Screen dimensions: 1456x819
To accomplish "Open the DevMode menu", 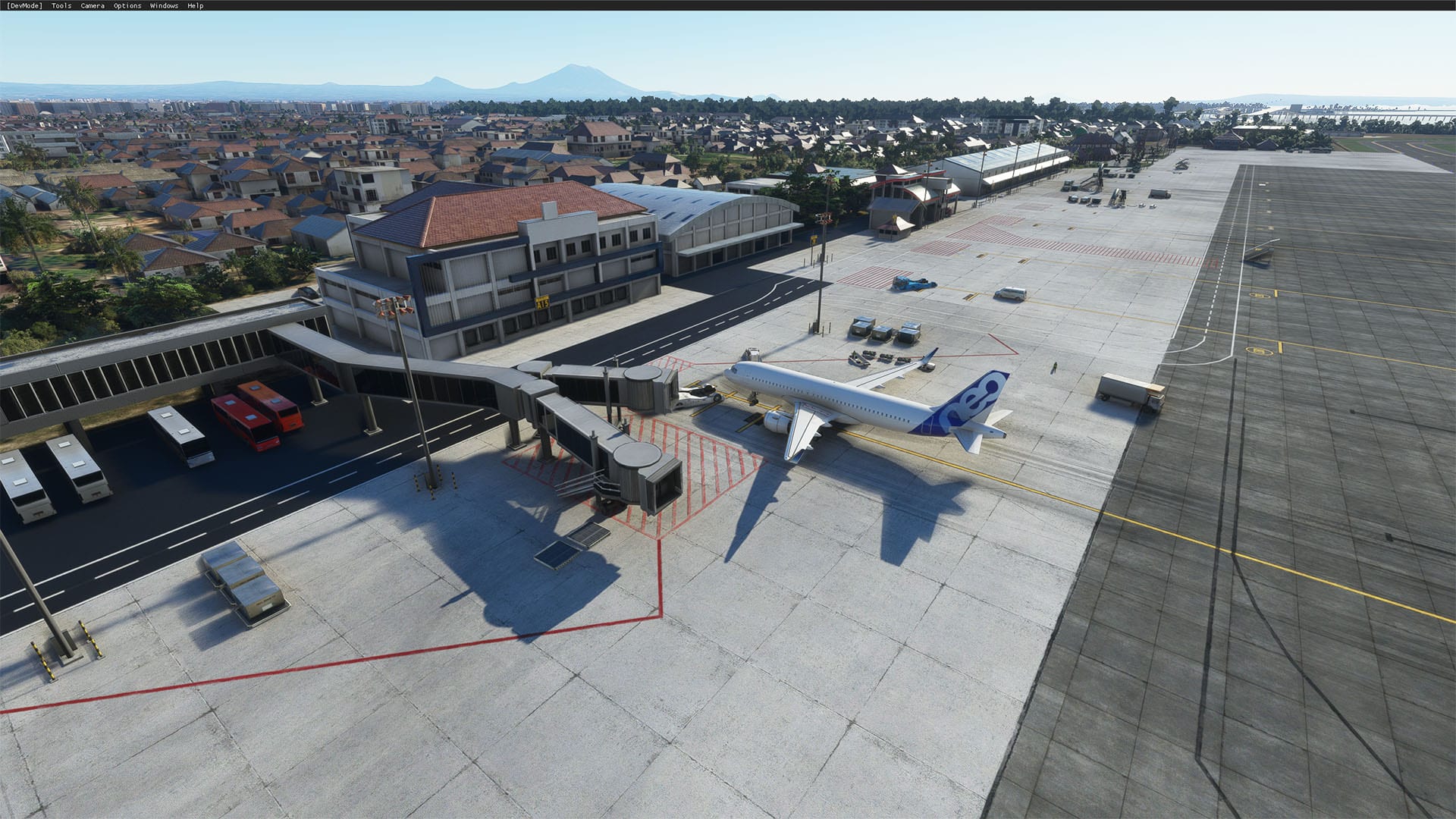I will pyautogui.click(x=24, y=5).
